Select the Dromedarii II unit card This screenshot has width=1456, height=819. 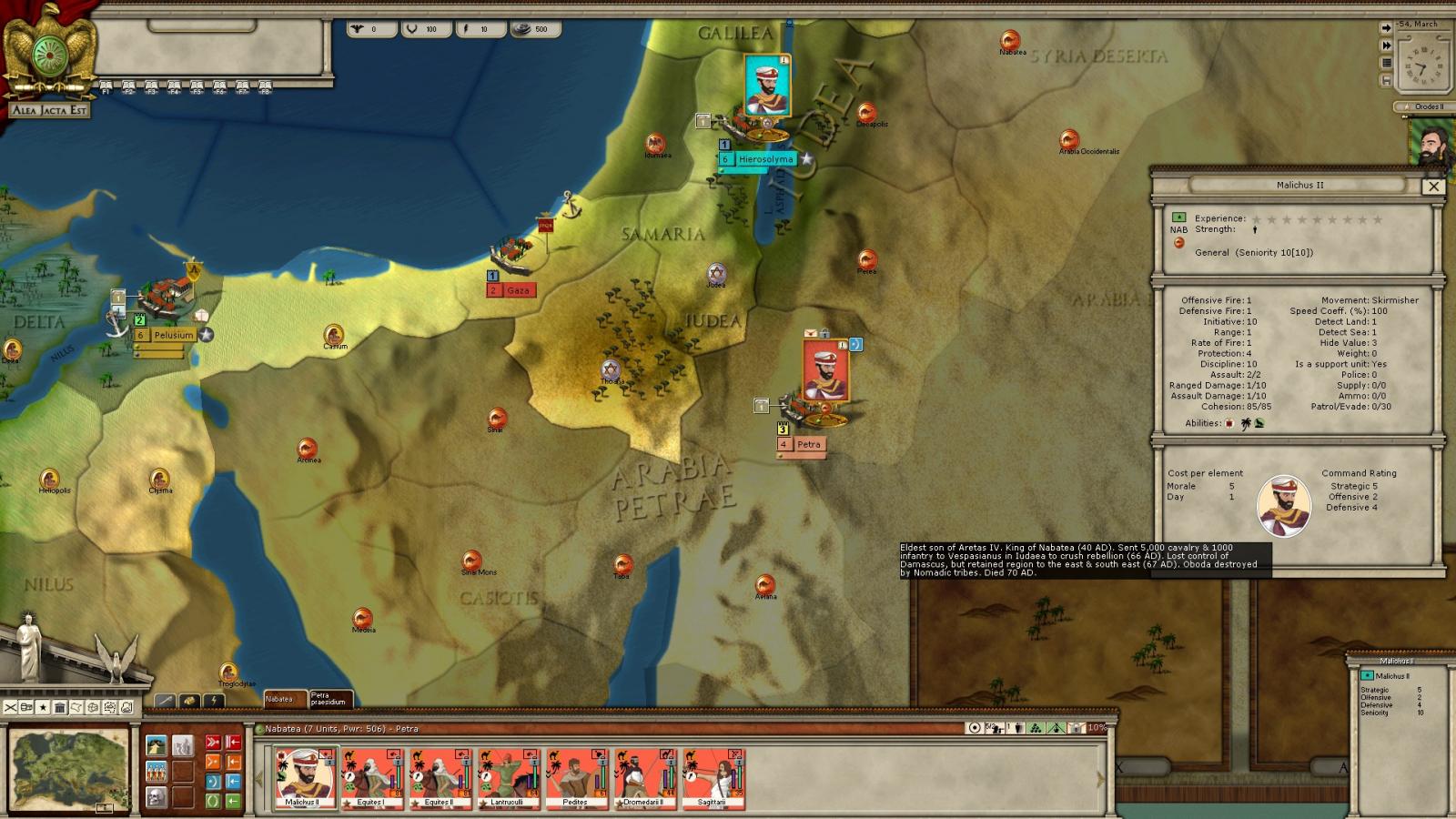(644, 778)
